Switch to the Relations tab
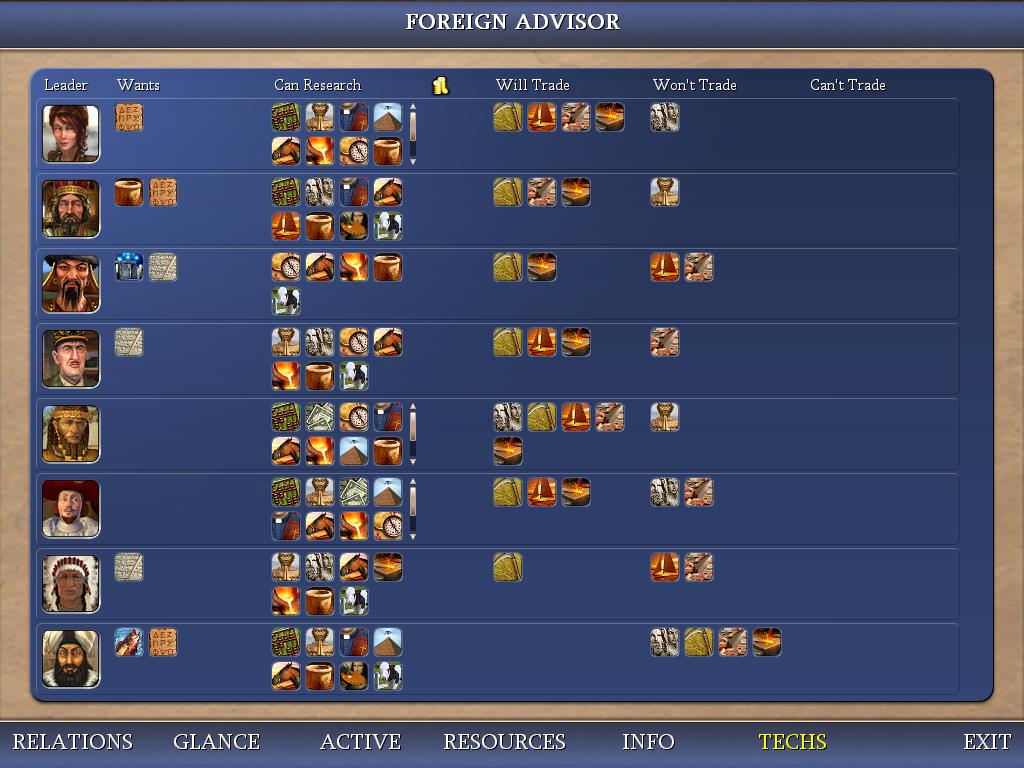Screen dimensions: 1024x768 (72, 742)
